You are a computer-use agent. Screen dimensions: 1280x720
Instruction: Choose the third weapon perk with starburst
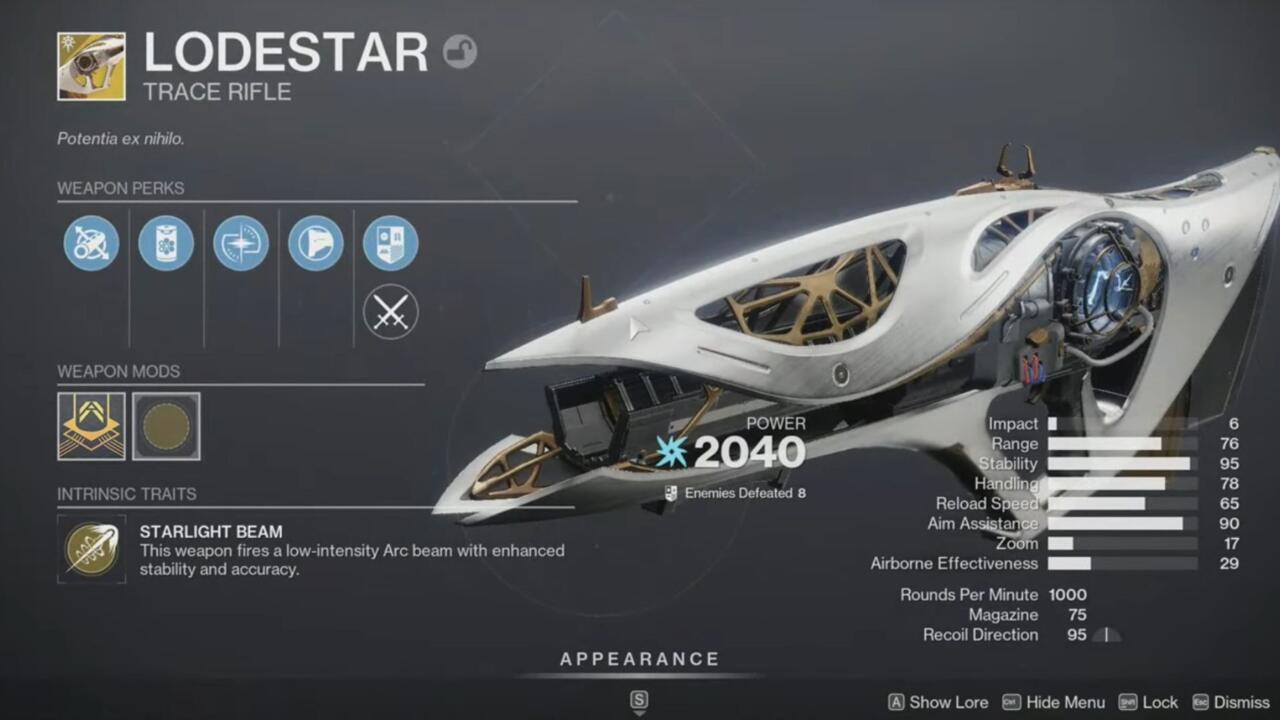241,243
